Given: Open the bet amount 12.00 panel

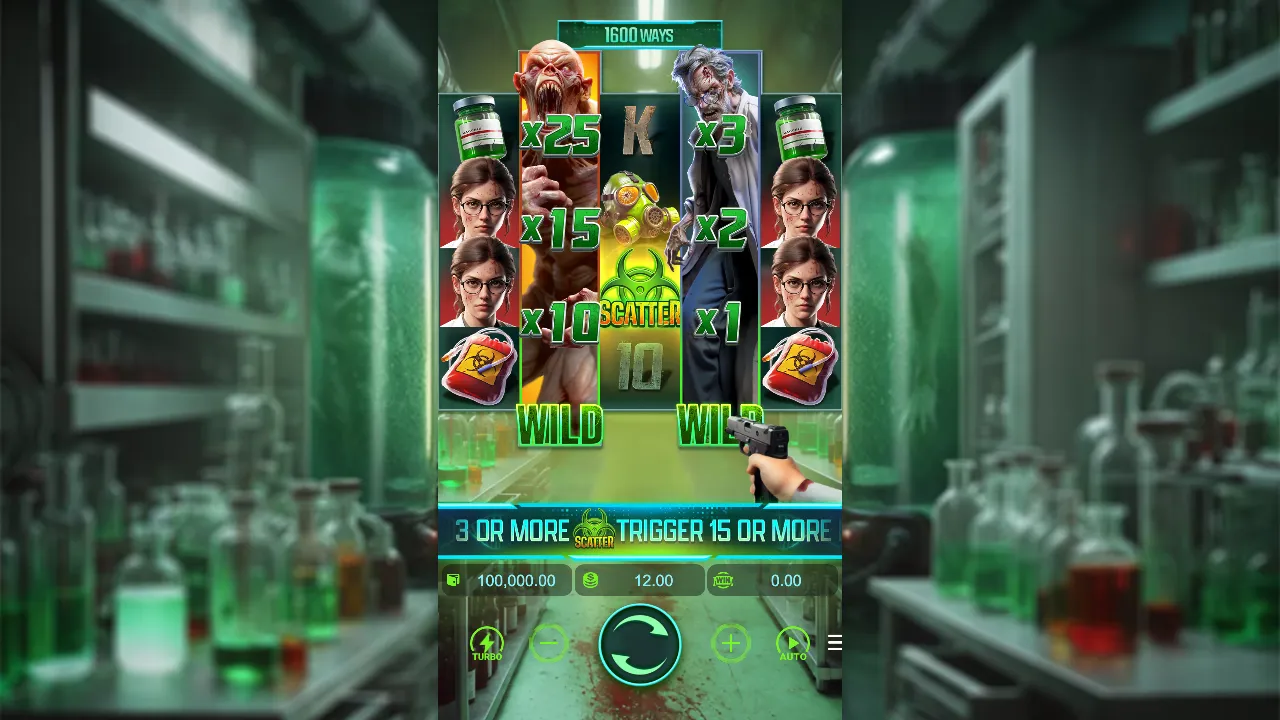Looking at the screenshot, I should click(x=640, y=580).
